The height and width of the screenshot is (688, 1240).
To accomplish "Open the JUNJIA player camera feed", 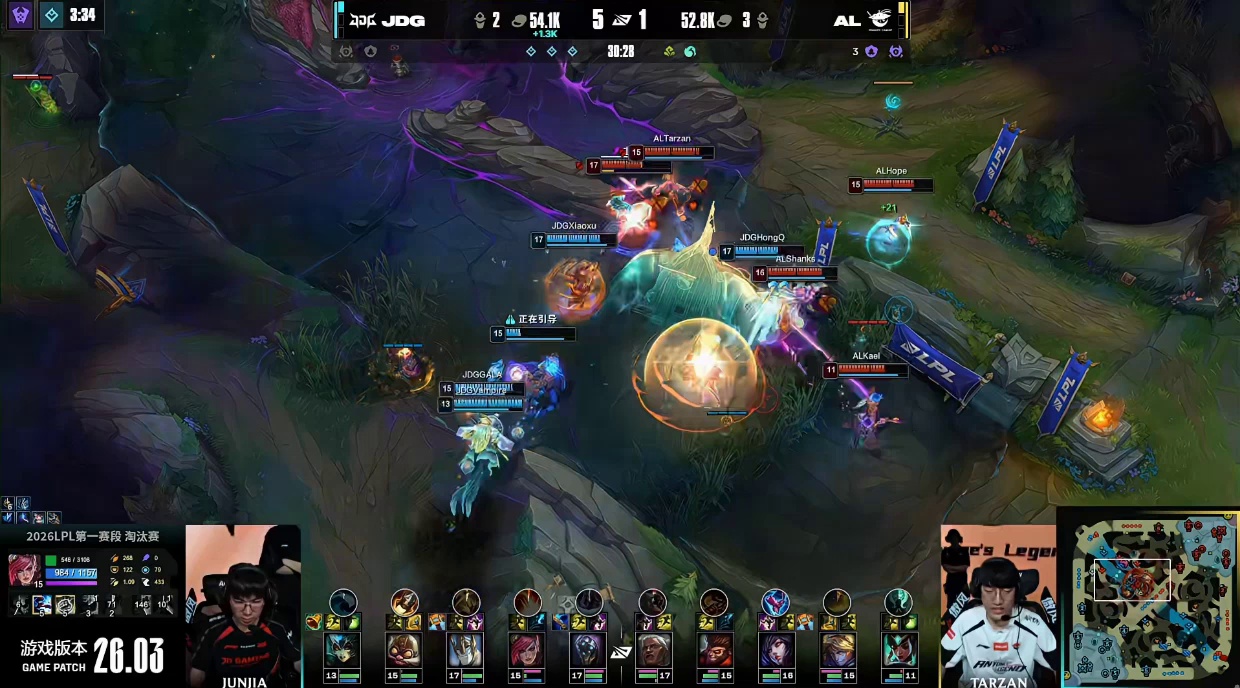I will [x=243, y=603].
